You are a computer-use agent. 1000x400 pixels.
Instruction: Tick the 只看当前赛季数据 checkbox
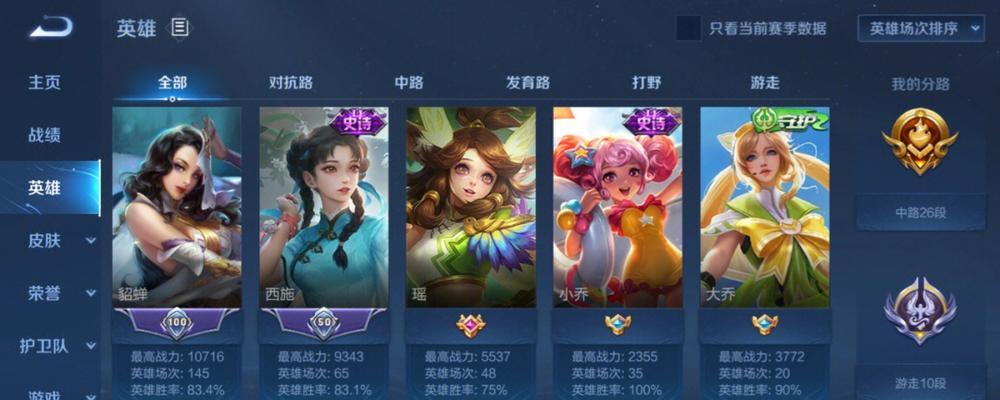coord(688,29)
